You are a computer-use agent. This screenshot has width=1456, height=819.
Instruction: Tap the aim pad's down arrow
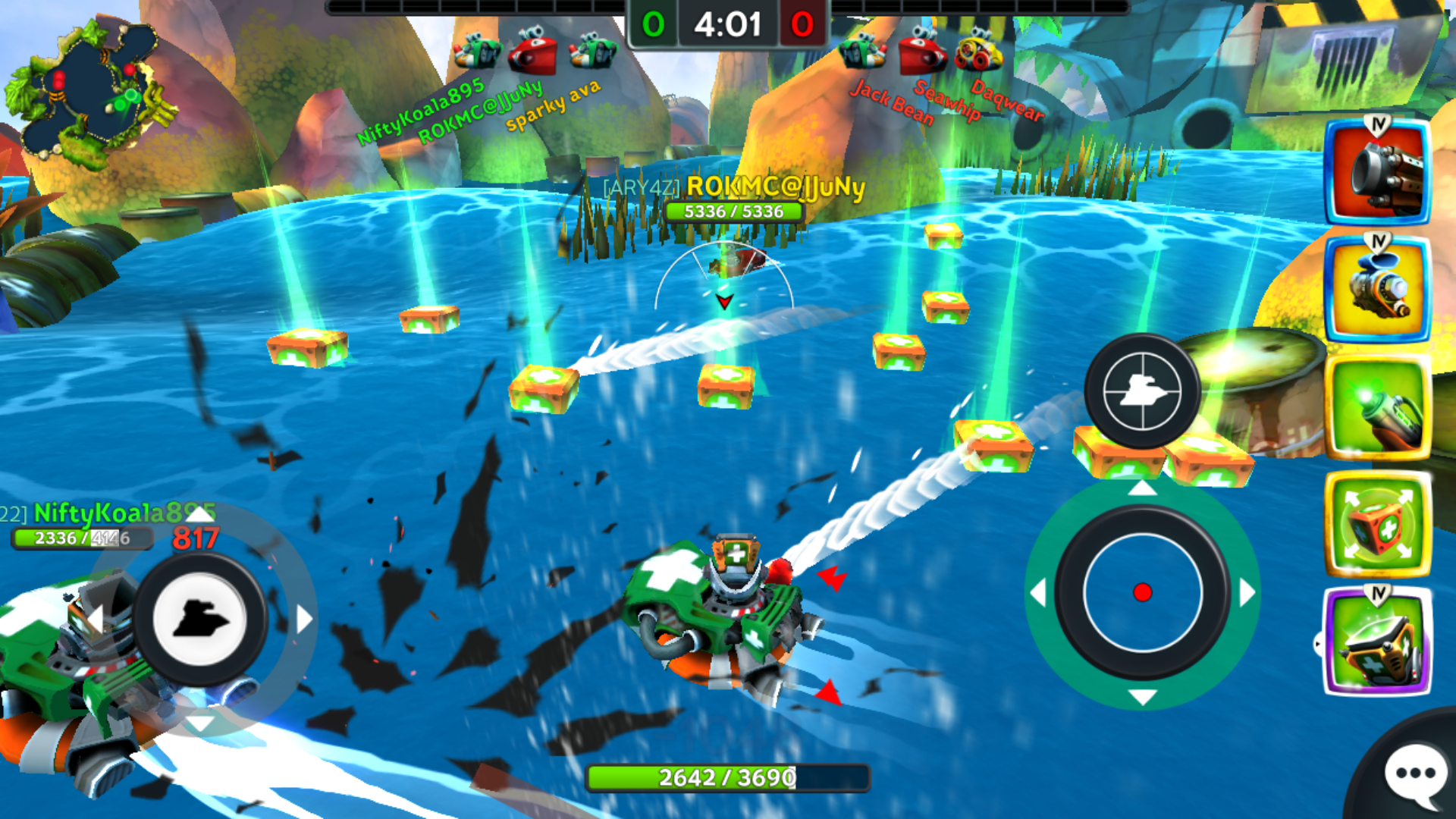1142,696
